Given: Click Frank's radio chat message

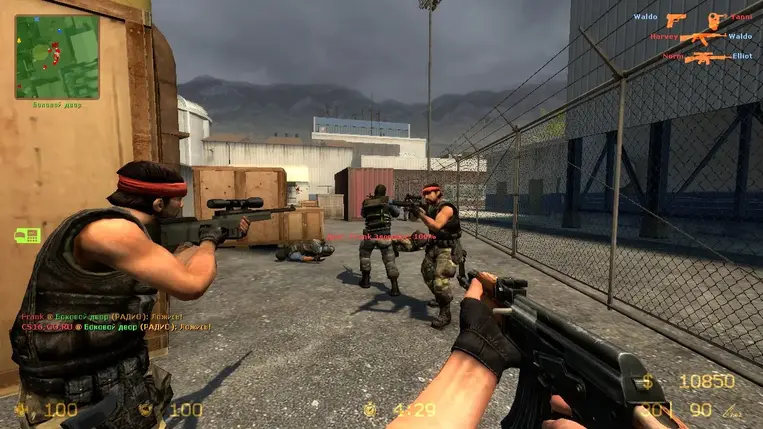Looking at the screenshot, I should [116, 316].
